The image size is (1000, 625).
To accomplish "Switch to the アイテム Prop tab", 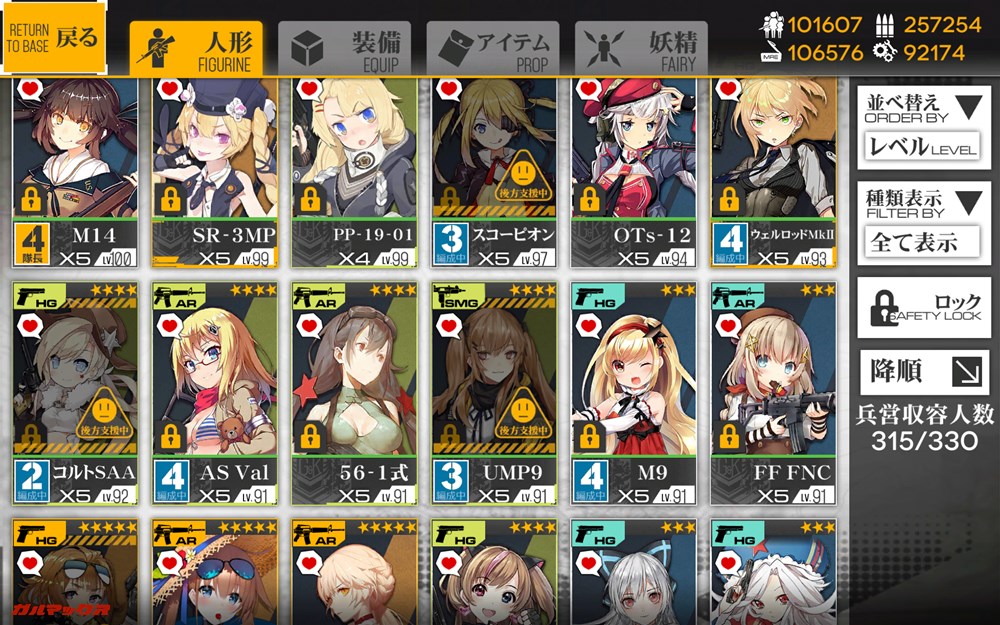I will 493,47.
